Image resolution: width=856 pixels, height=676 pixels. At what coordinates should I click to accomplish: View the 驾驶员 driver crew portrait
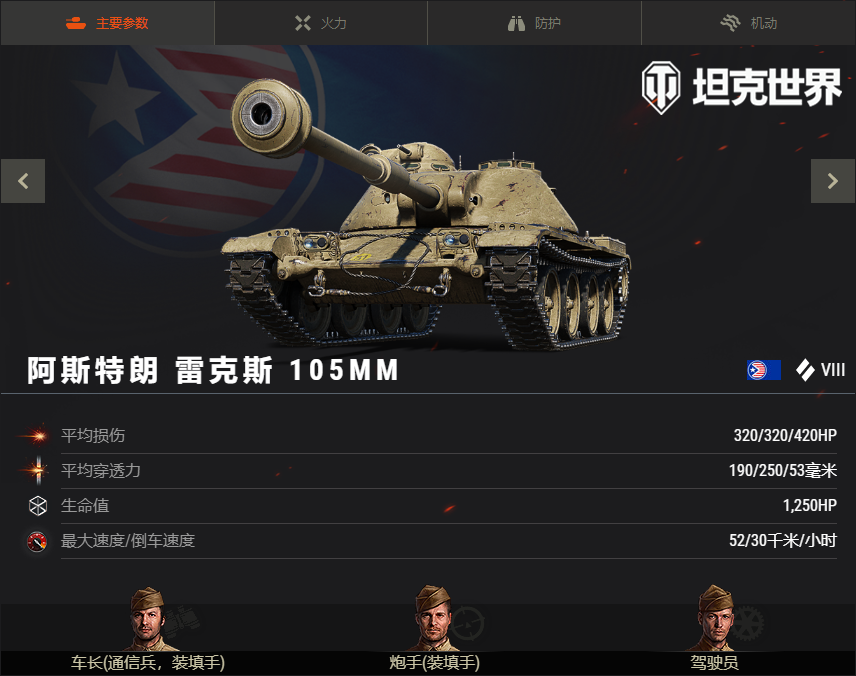click(714, 620)
